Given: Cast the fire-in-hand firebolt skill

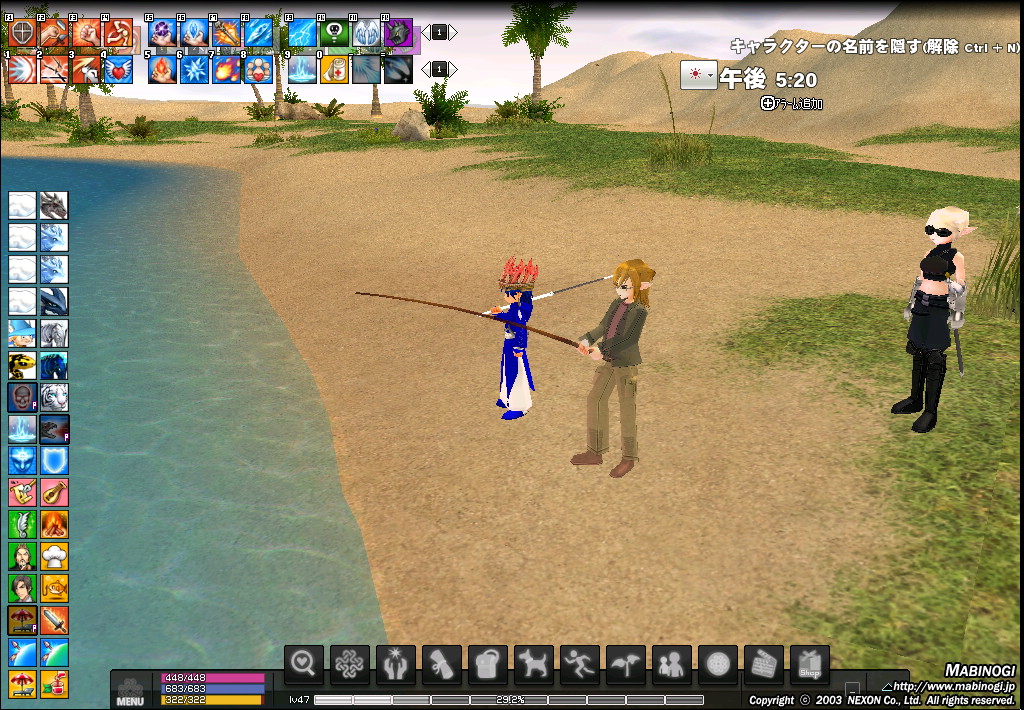Looking at the screenshot, I should (x=163, y=69).
